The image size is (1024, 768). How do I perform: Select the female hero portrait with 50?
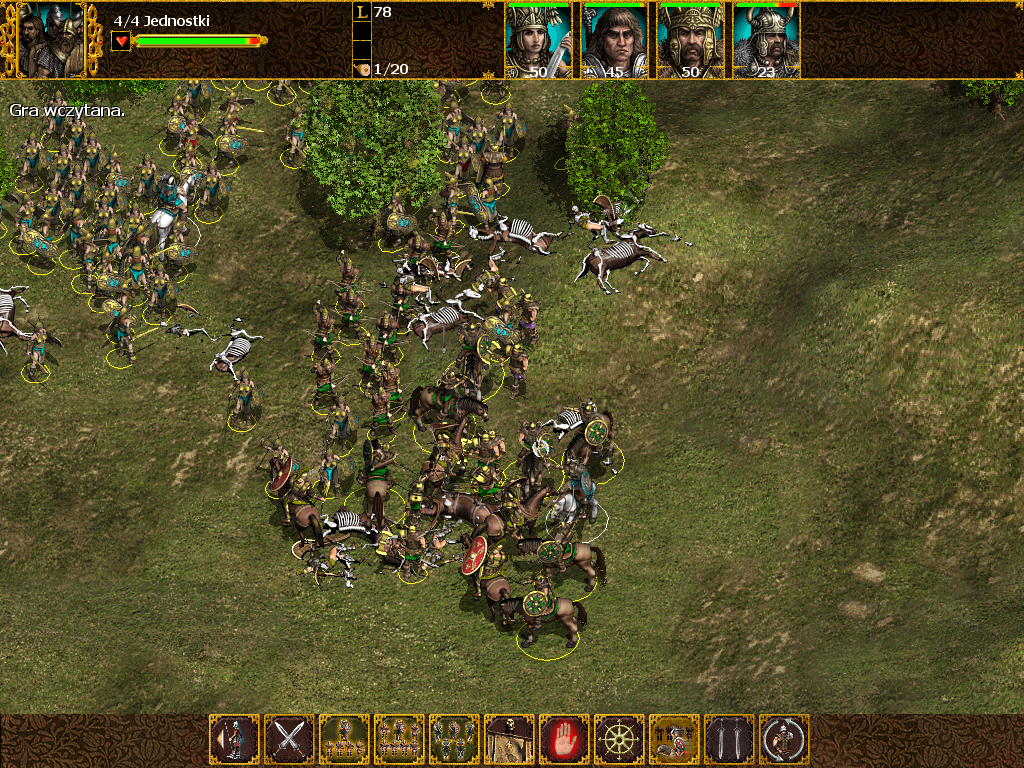(x=538, y=41)
